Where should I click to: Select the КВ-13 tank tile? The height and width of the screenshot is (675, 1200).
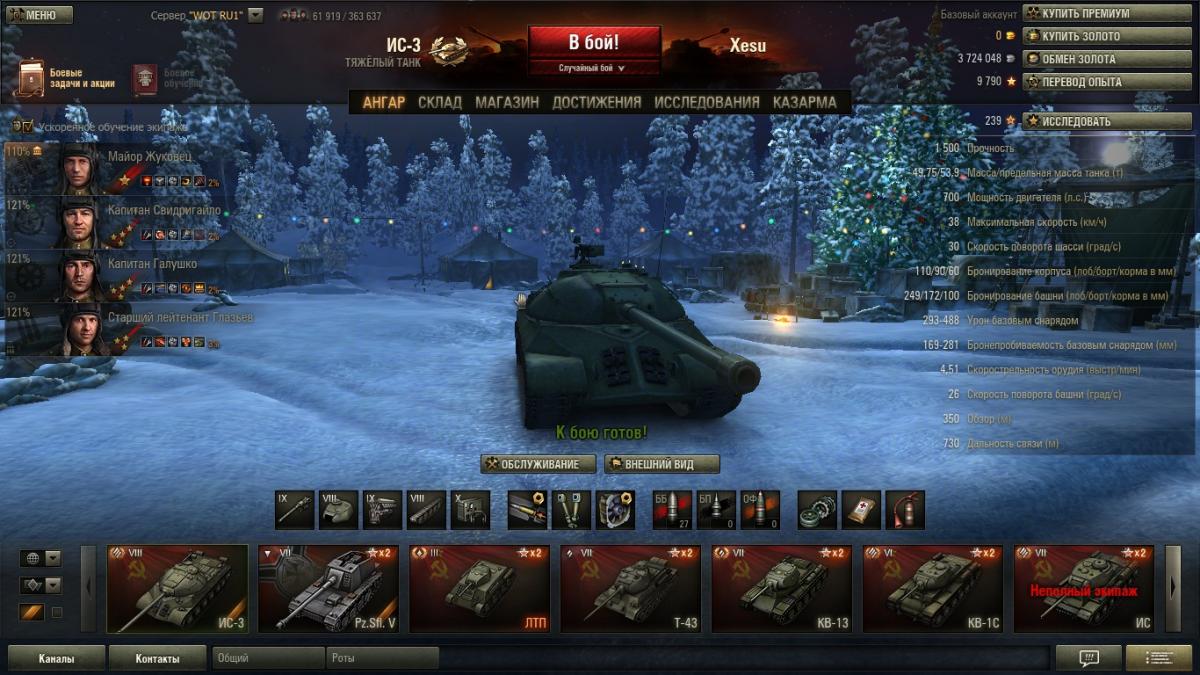click(782, 589)
